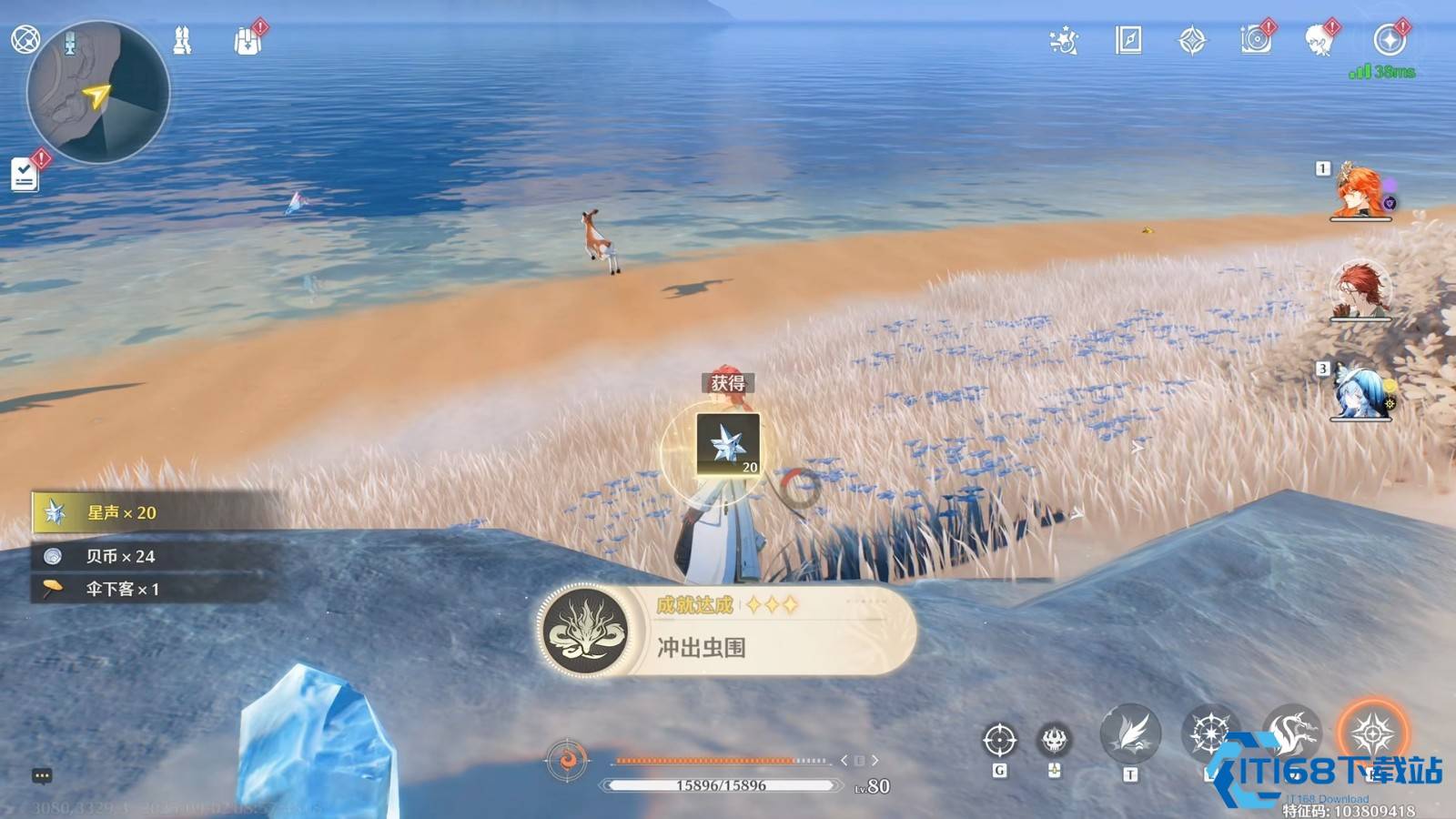1456x819 pixels.
Task: Open the guidebook compass icon
Action: 1127,41
